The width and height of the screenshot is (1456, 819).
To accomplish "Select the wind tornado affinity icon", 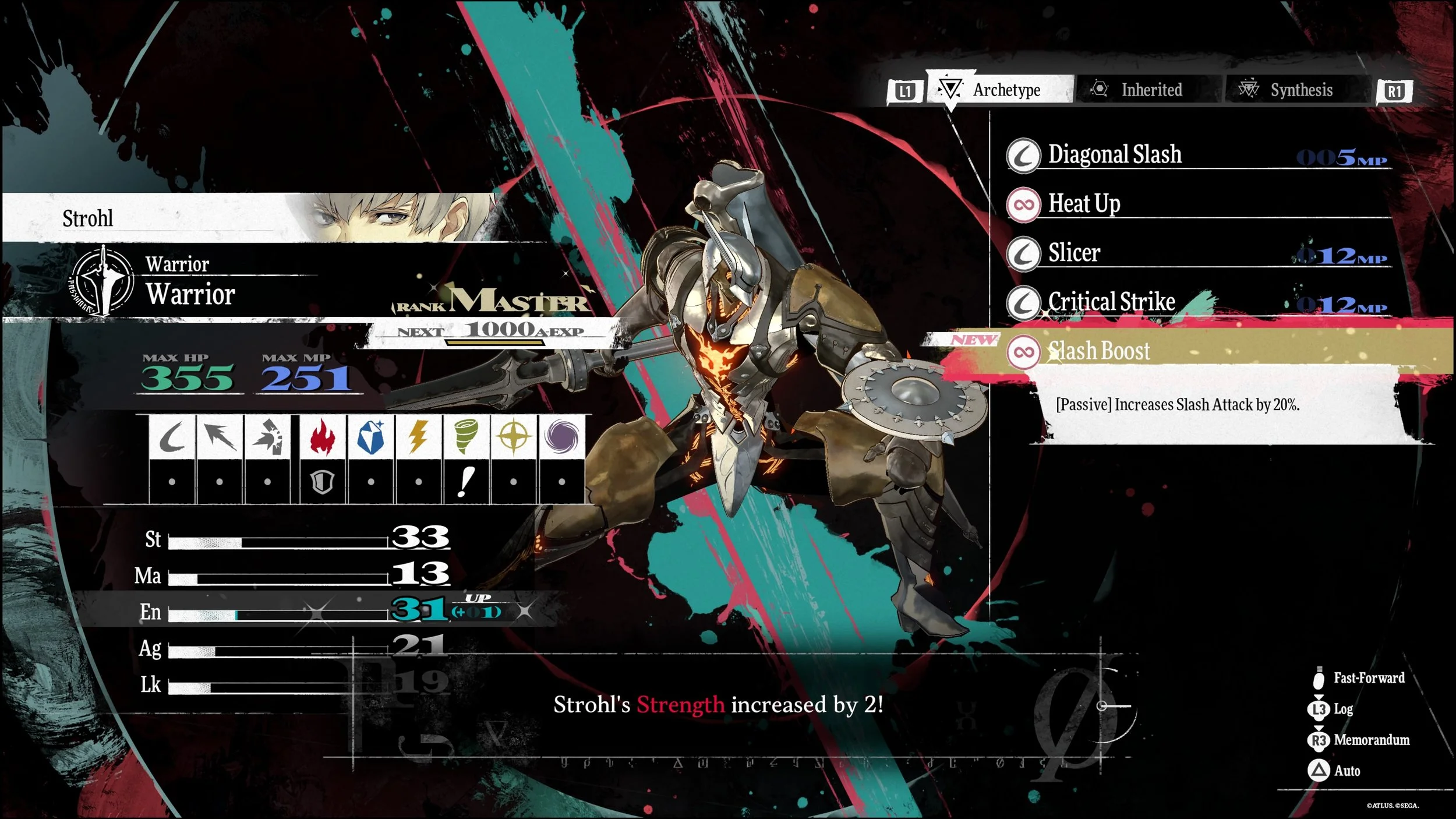I will [x=466, y=437].
